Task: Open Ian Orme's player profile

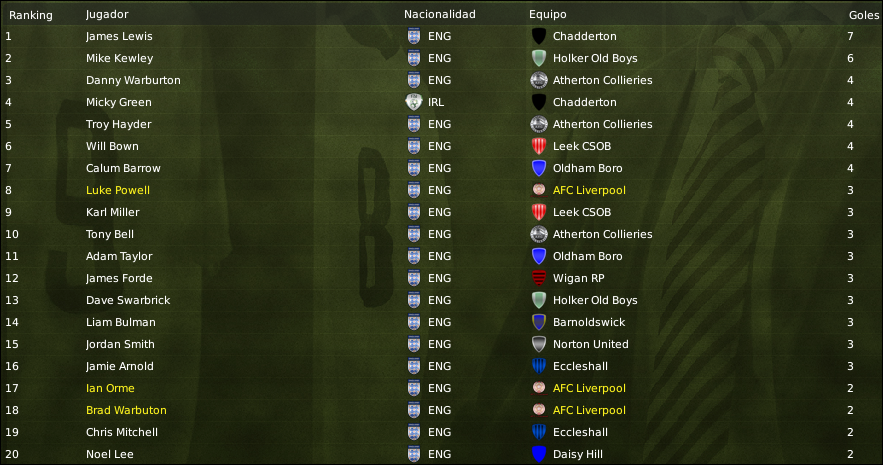Action: 110,388
